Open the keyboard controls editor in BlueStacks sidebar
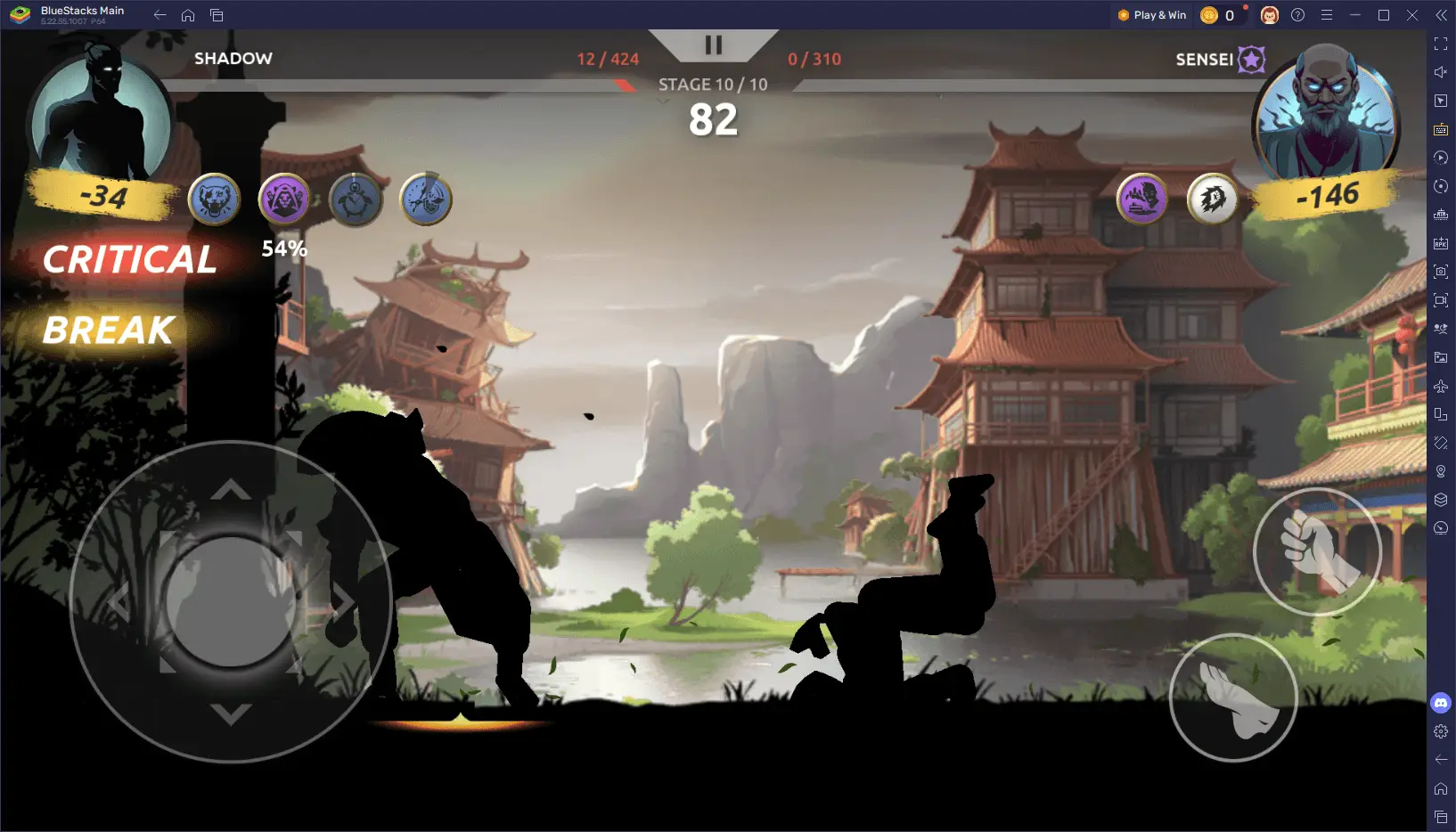 [x=1441, y=129]
